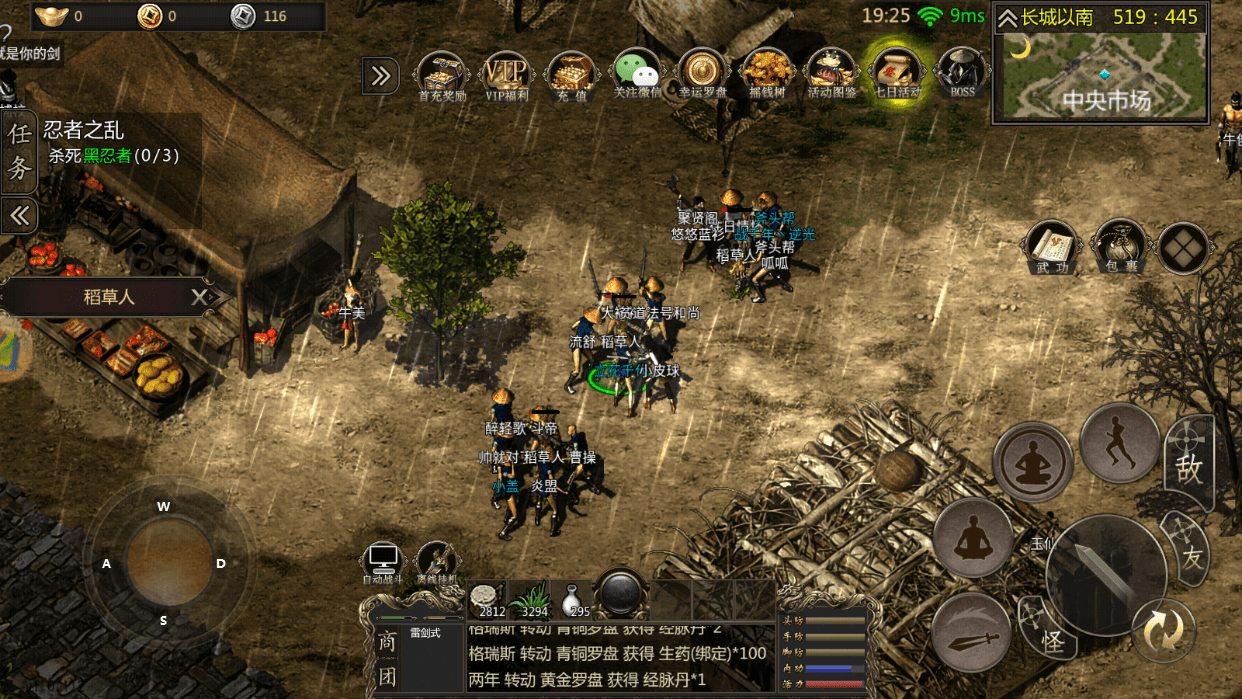This screenshot has height=699, width=1242.
Task: Open the 摇钱树 money tree icon
Action: click(x=767, y=73)
